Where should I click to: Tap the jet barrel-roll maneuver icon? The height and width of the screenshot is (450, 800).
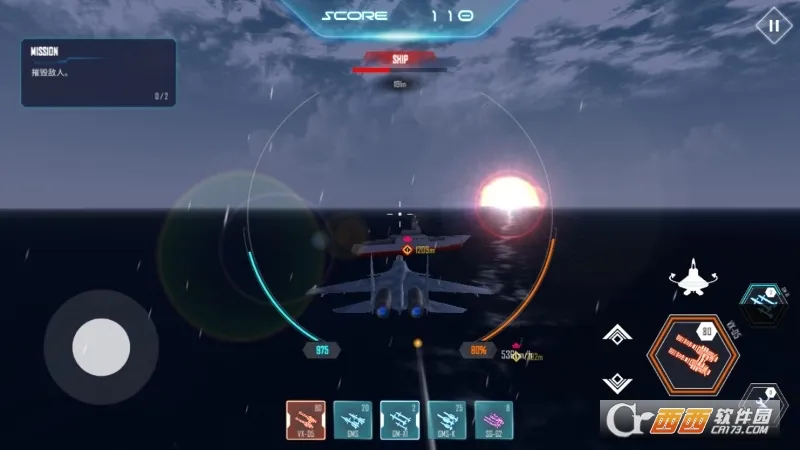pos(690,278)
